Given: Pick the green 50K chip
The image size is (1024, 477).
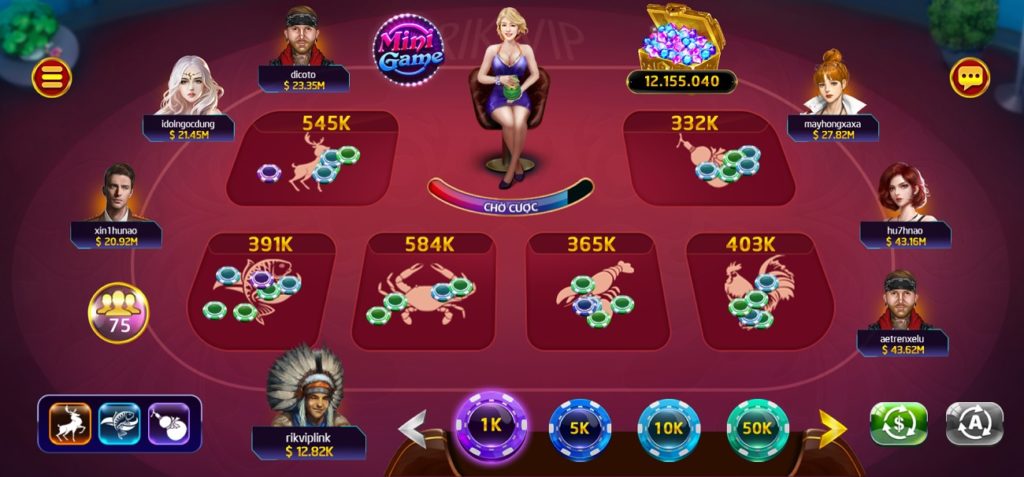Looking at the screenshot, I should click(757, 427).
